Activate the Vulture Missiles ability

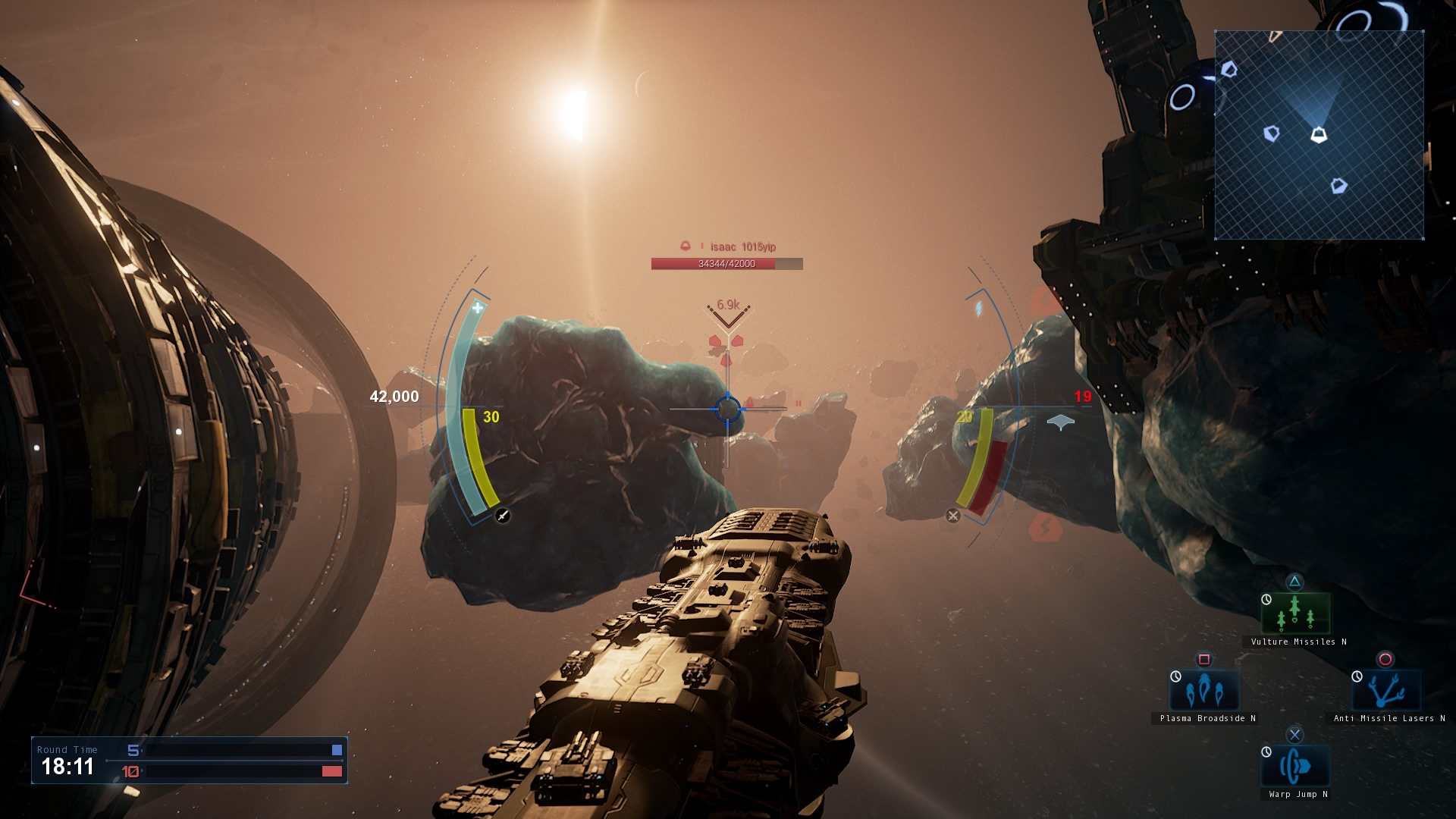tap(1295, 613)
